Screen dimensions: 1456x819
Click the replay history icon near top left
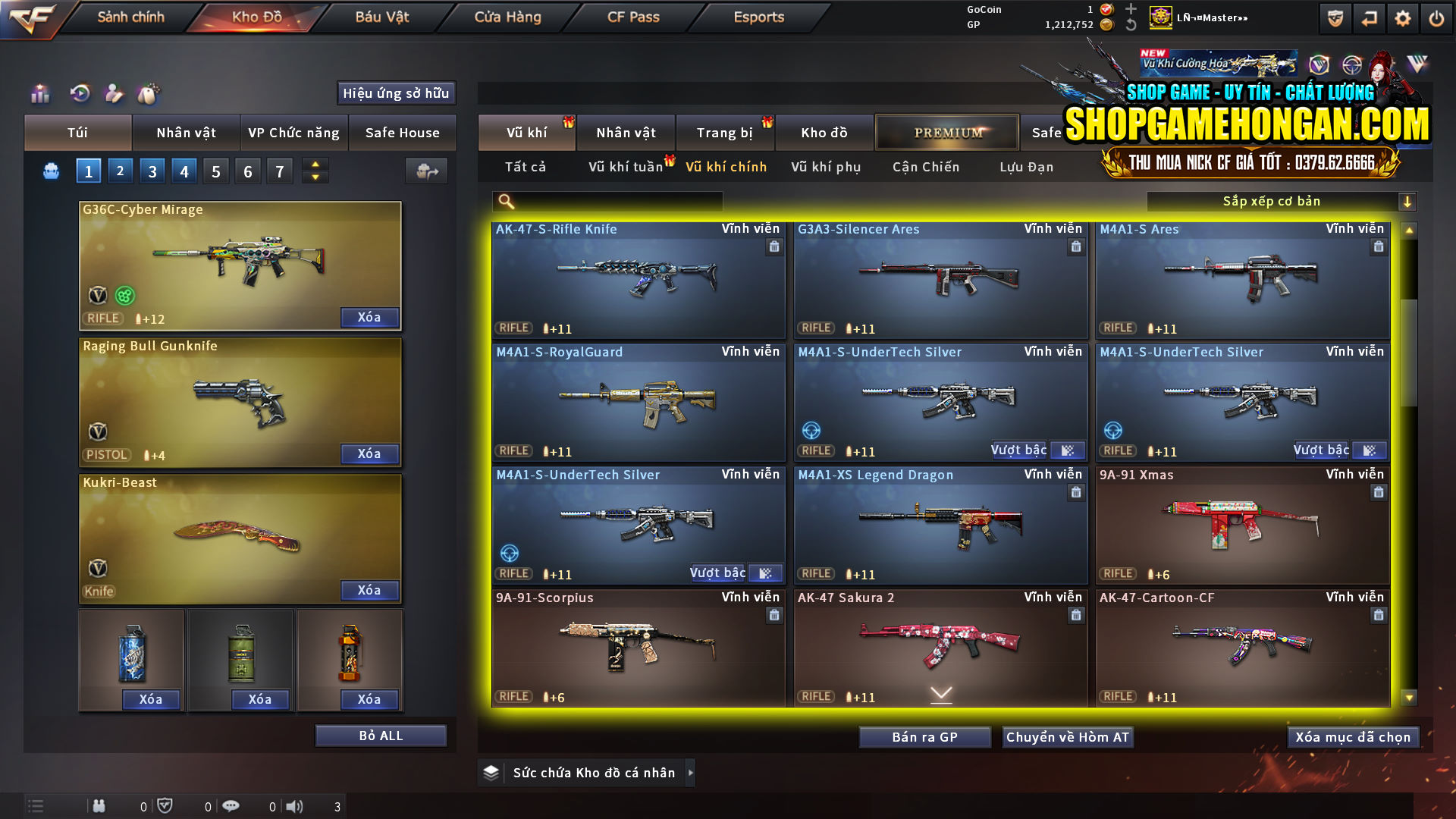(x=79, y=93)
